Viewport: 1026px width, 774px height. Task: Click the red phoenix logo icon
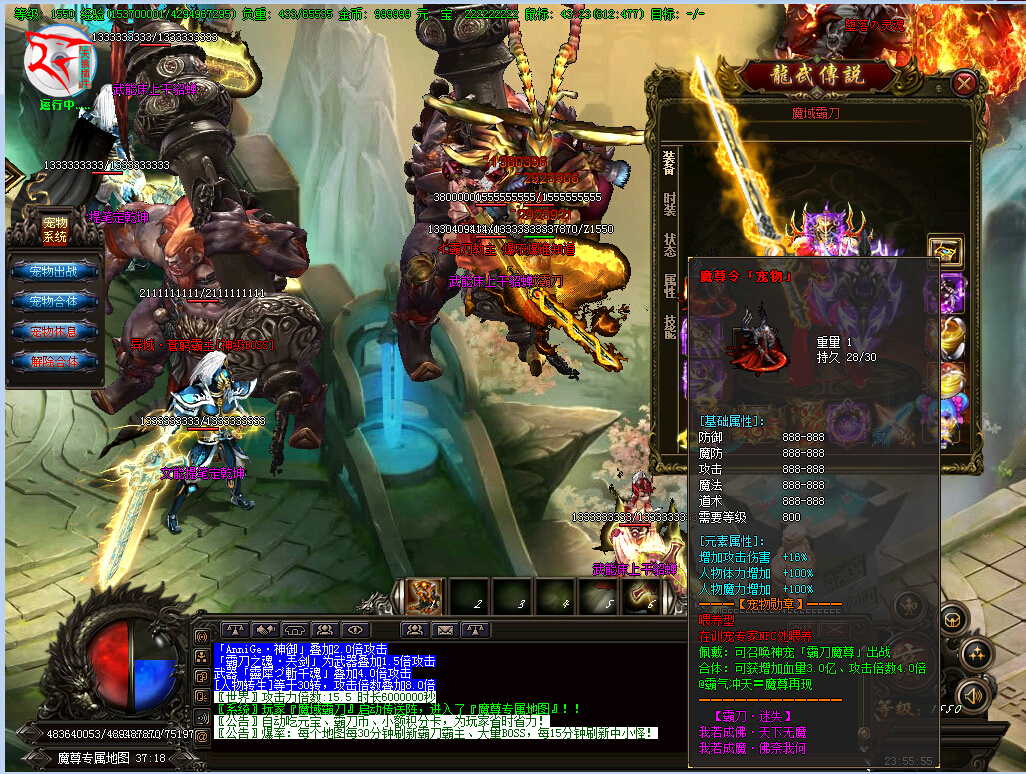[x=55, y=60]
